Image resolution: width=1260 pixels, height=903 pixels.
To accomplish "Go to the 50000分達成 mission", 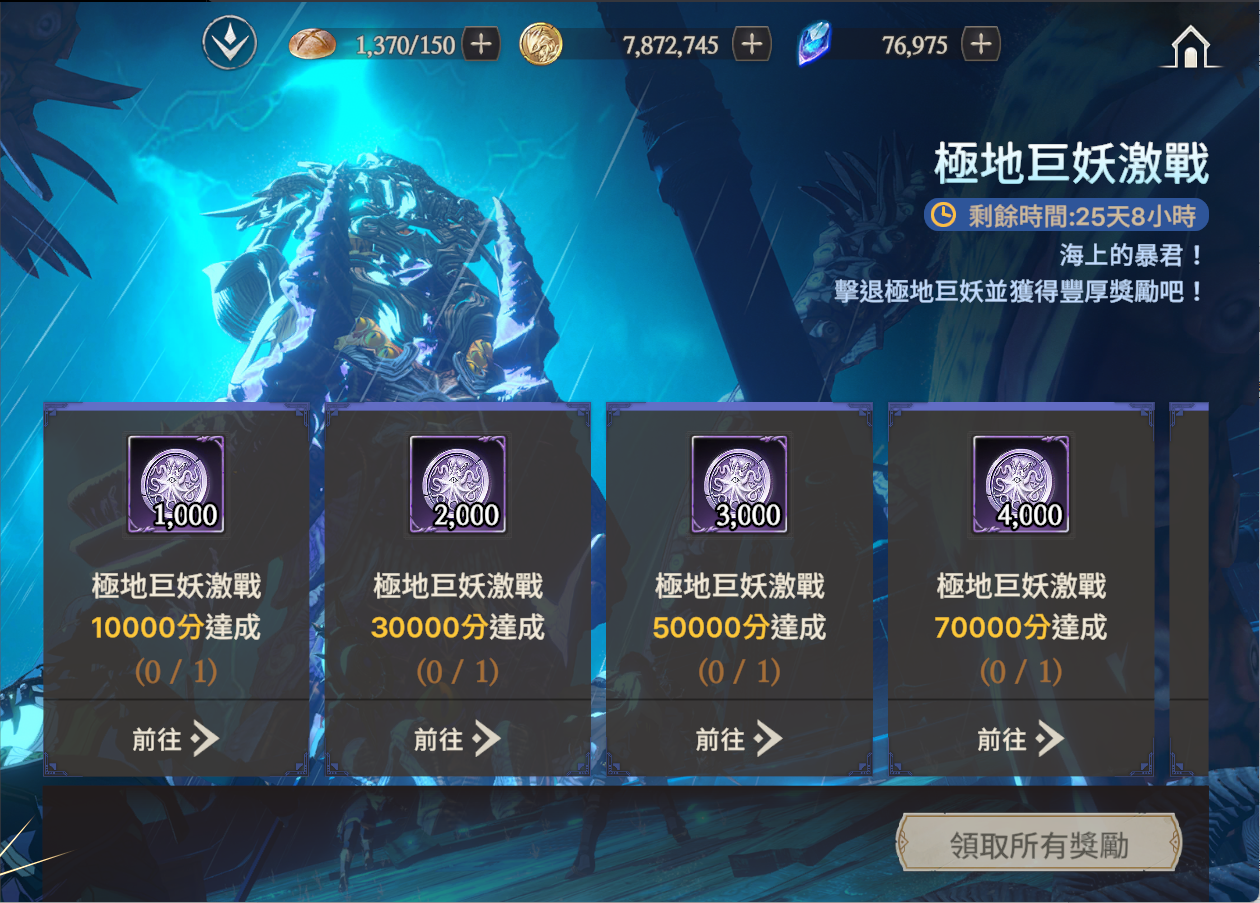I will tap(739, 739).
